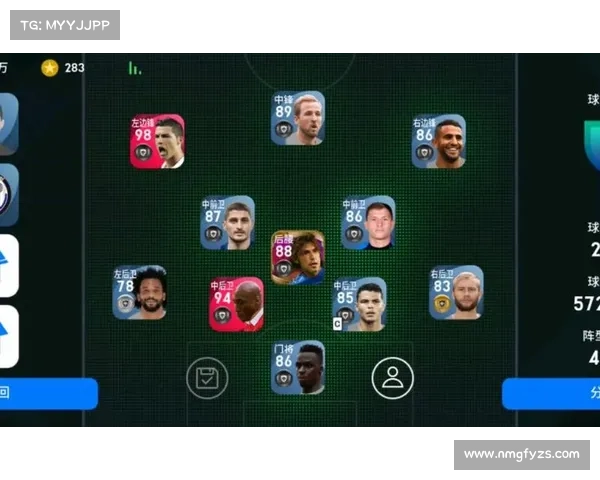The width and height of the screenshot is (600, 480).
Task: Select the 88-rated defensive midfielder card
Action: 297,257
